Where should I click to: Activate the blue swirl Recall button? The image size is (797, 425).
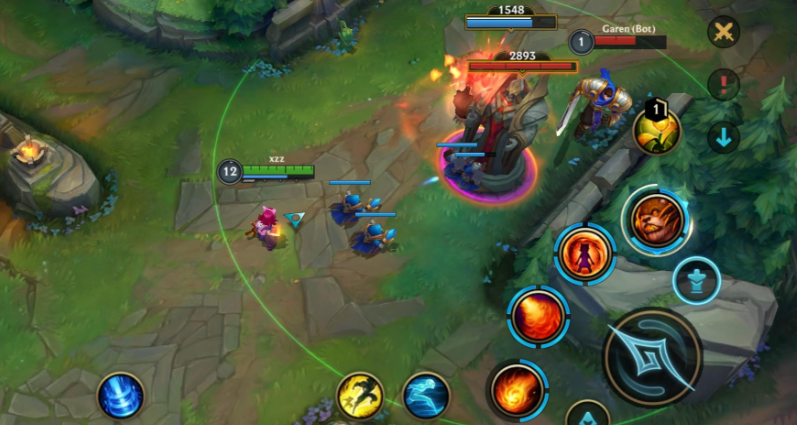coord(121,396)
